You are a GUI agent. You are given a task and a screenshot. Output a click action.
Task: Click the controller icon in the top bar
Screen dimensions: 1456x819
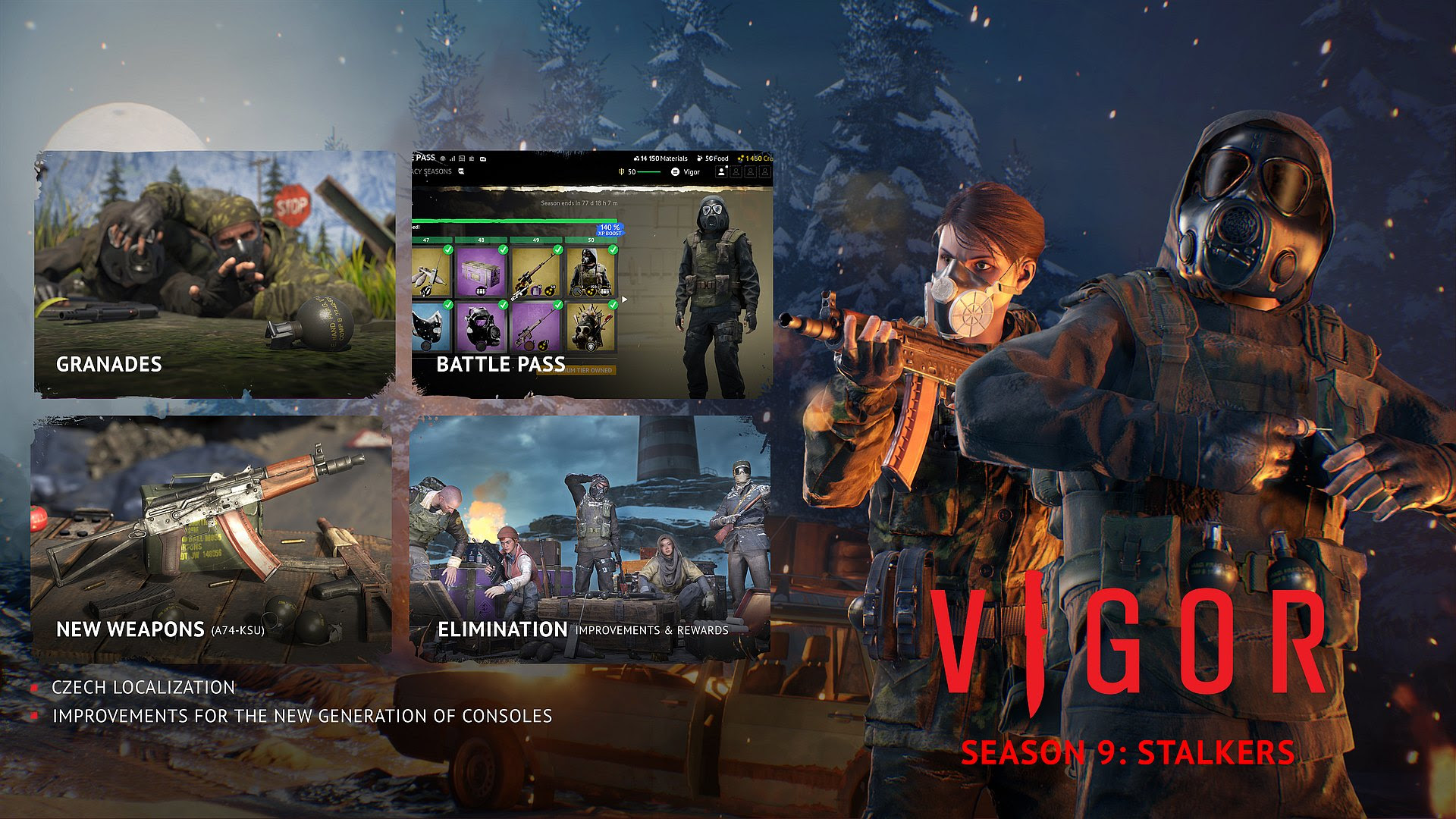point(482,159)
